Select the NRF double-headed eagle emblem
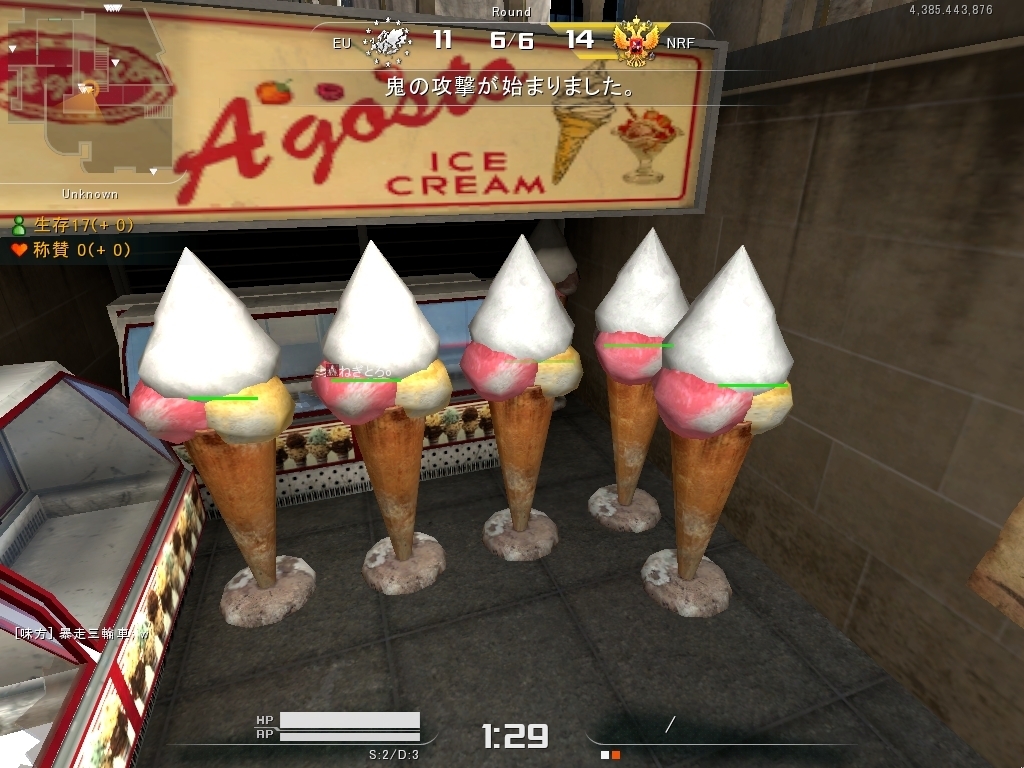This screenshot has height=768, width=1024. click(x=635, y=42)
